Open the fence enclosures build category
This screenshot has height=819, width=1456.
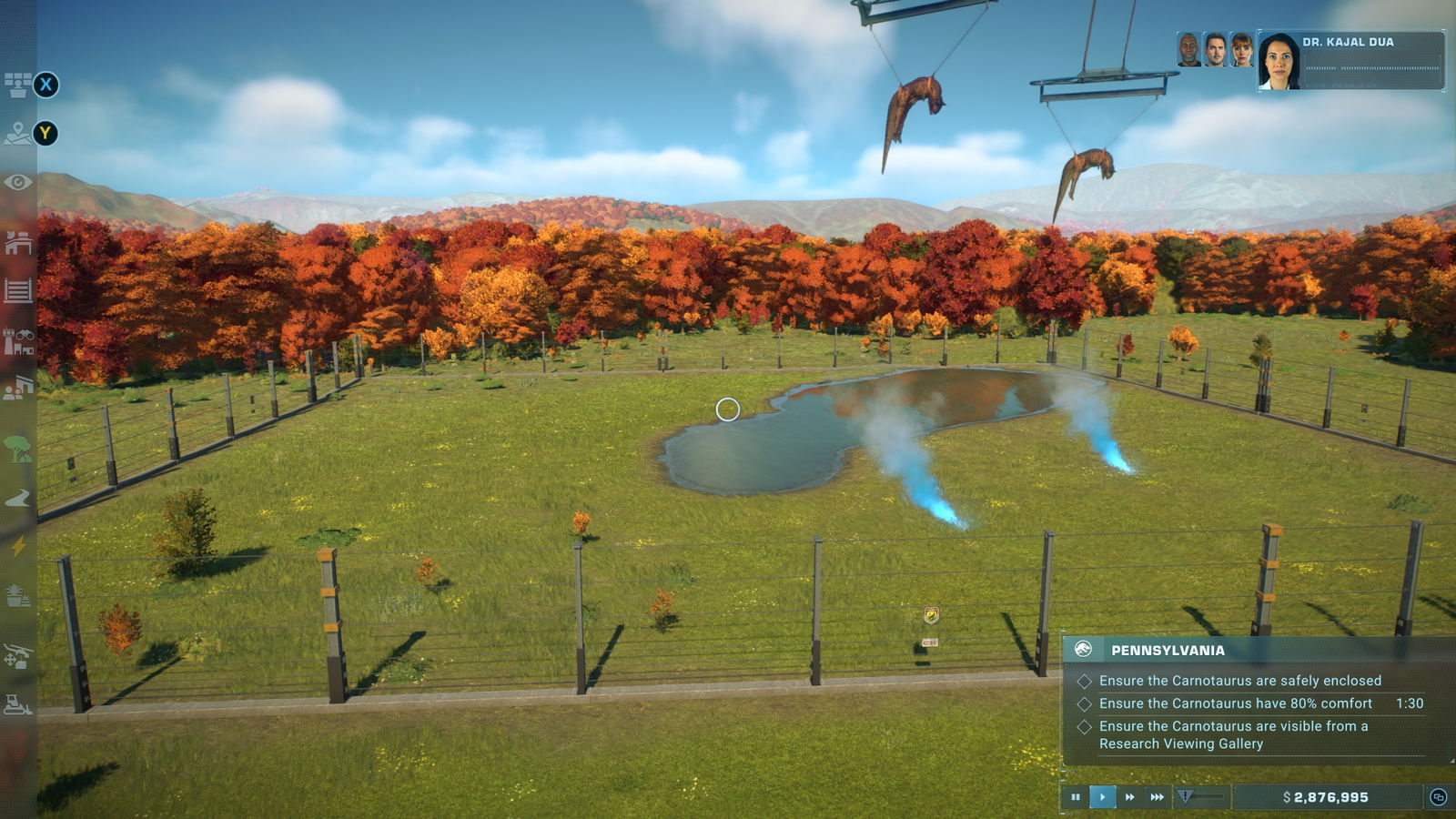pos(17,291)
